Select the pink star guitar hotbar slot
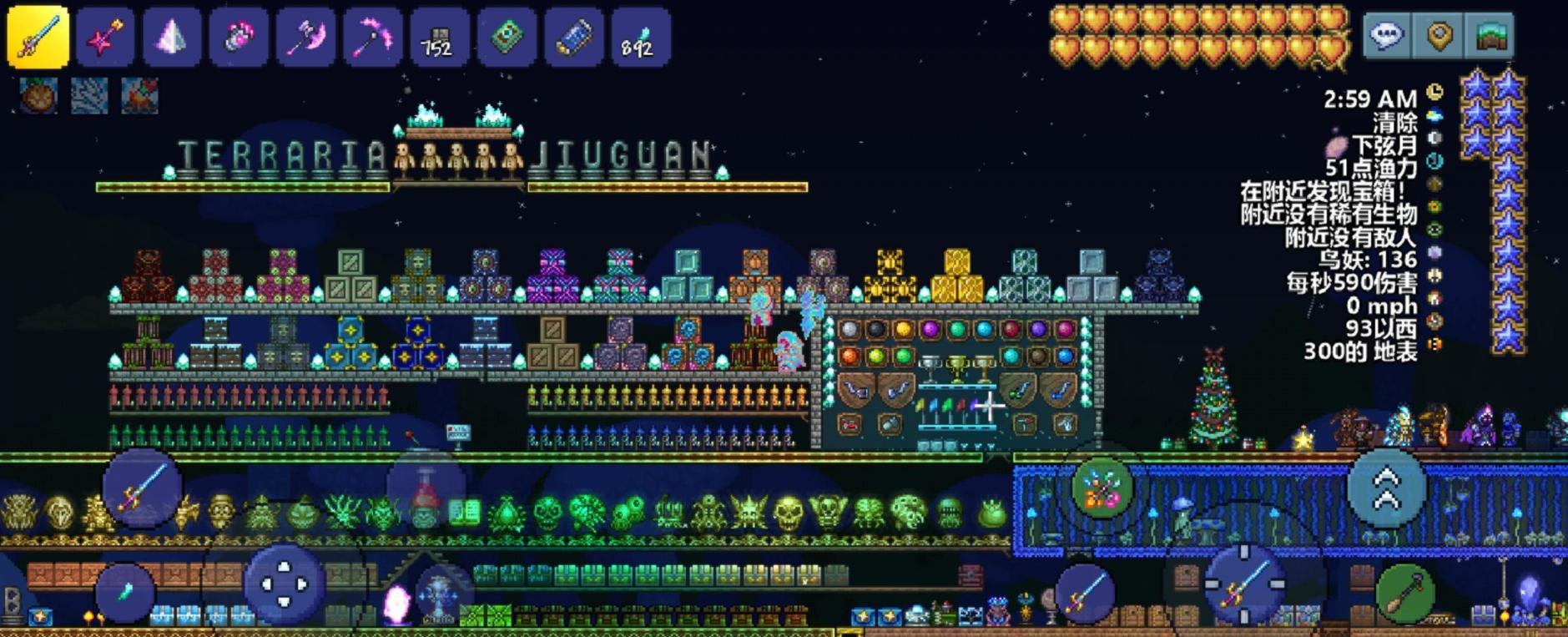Viewport: 1568px width, 637px height. point(105,37)
